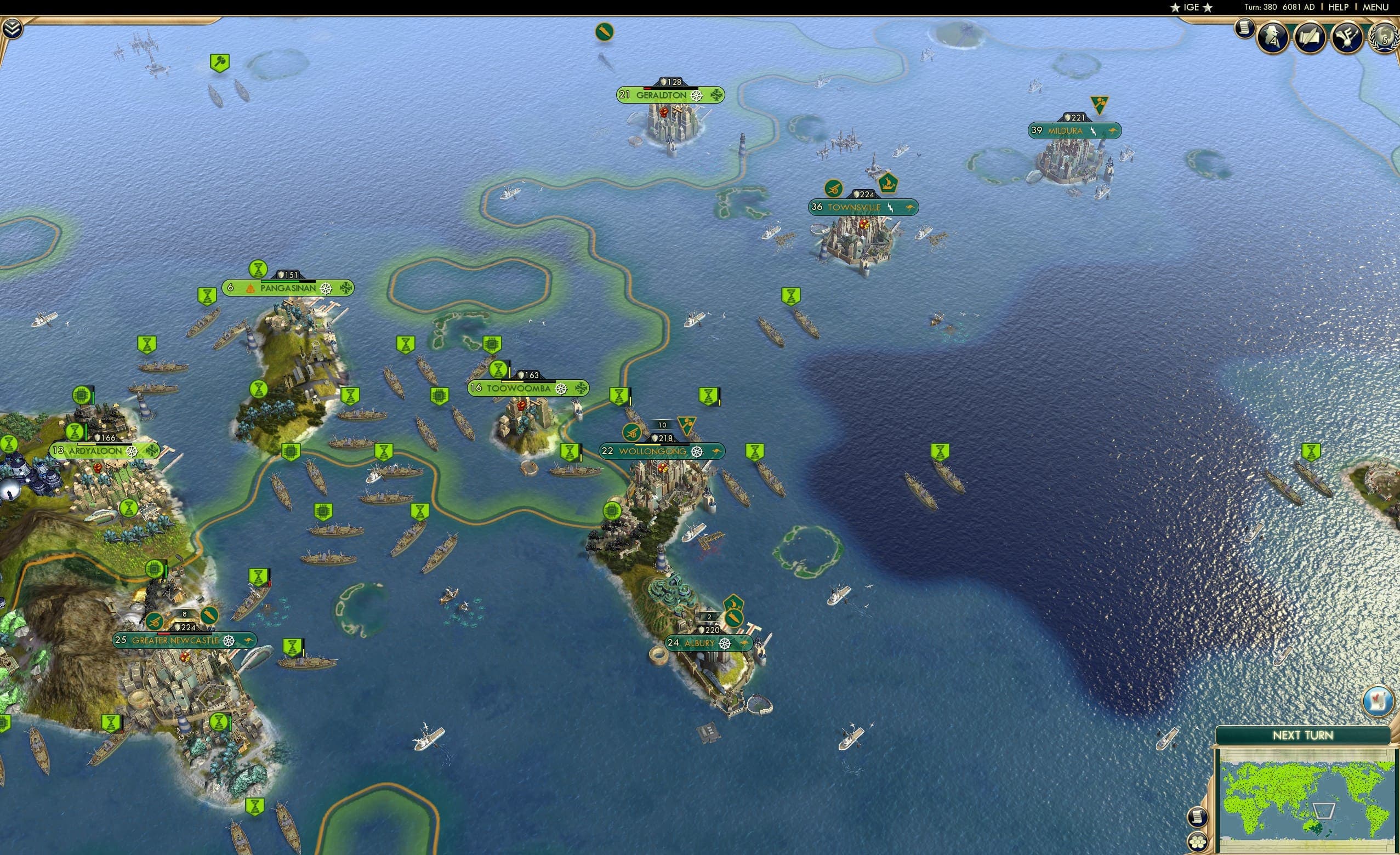Open the Diplomacy overview quill icon

click(x=1310, y=37)
